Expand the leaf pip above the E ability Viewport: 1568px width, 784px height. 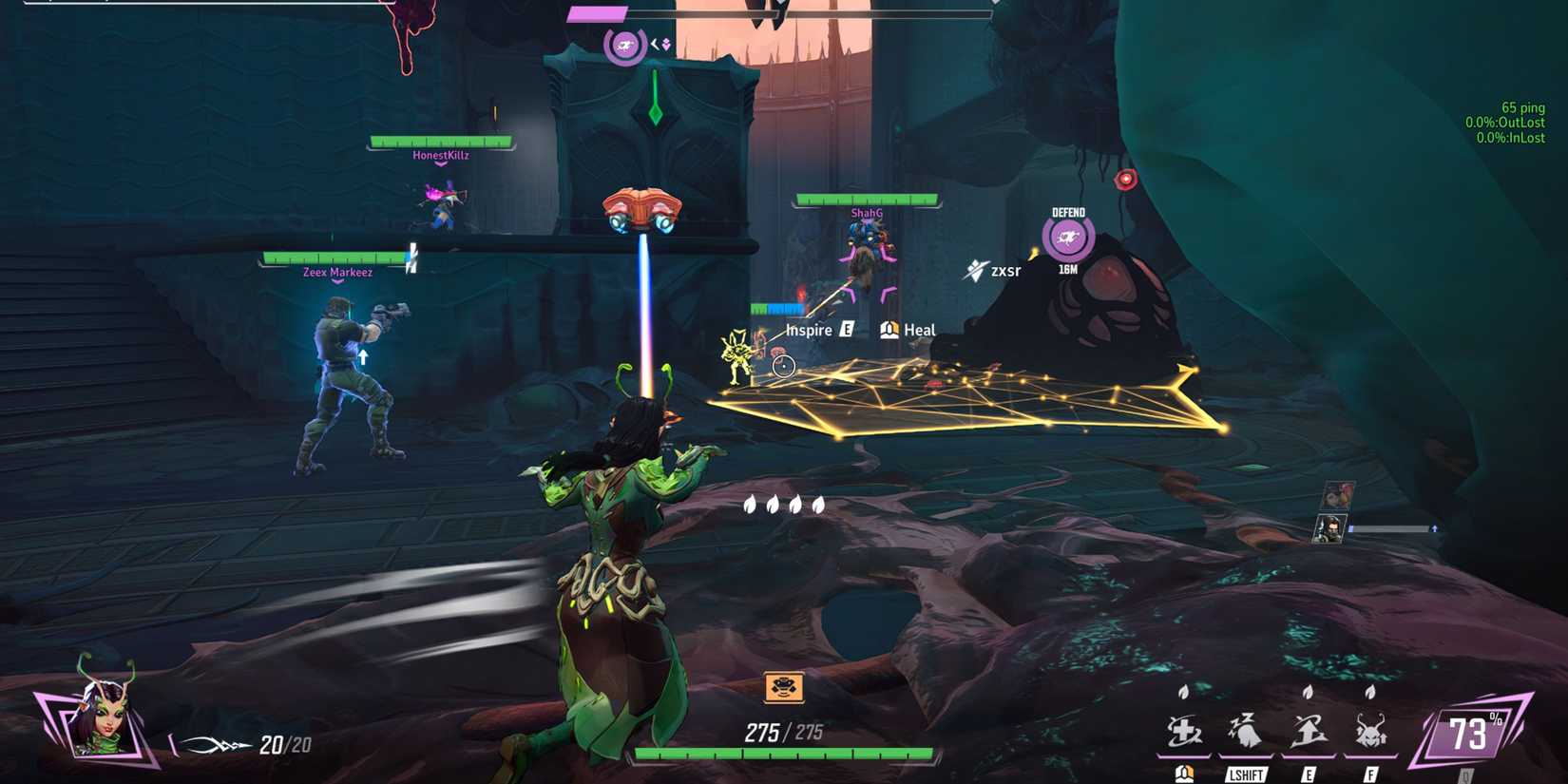(1306, 694)
